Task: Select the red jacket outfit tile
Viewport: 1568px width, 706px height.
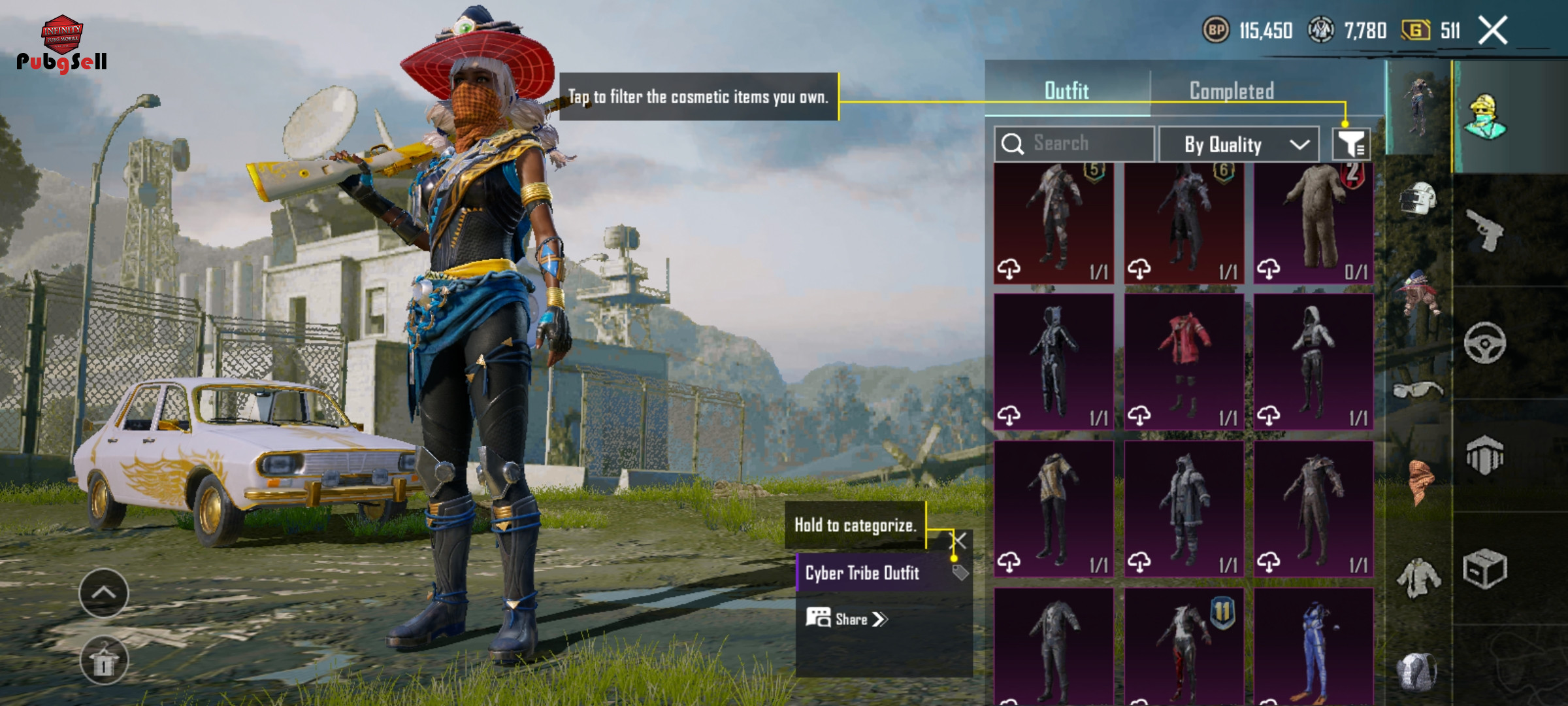Action: tap(1184, 361)
